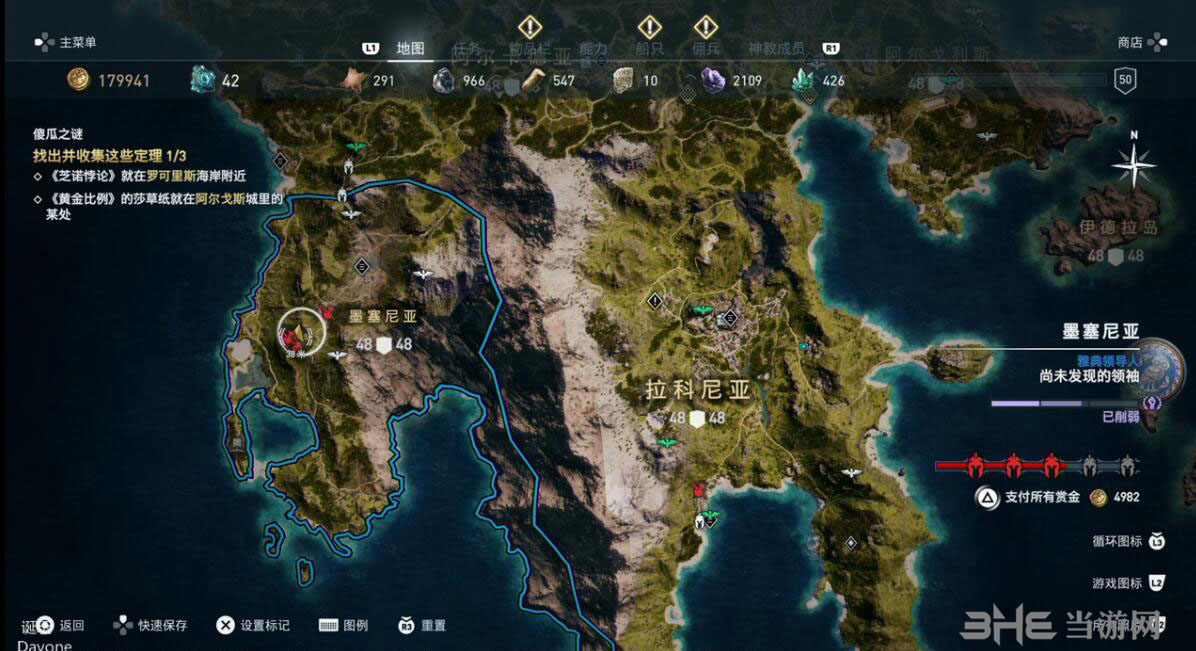Show the 神教成员 (Cultists) tab
Viewport: 1196px width, 651px height.
point(776,48)
